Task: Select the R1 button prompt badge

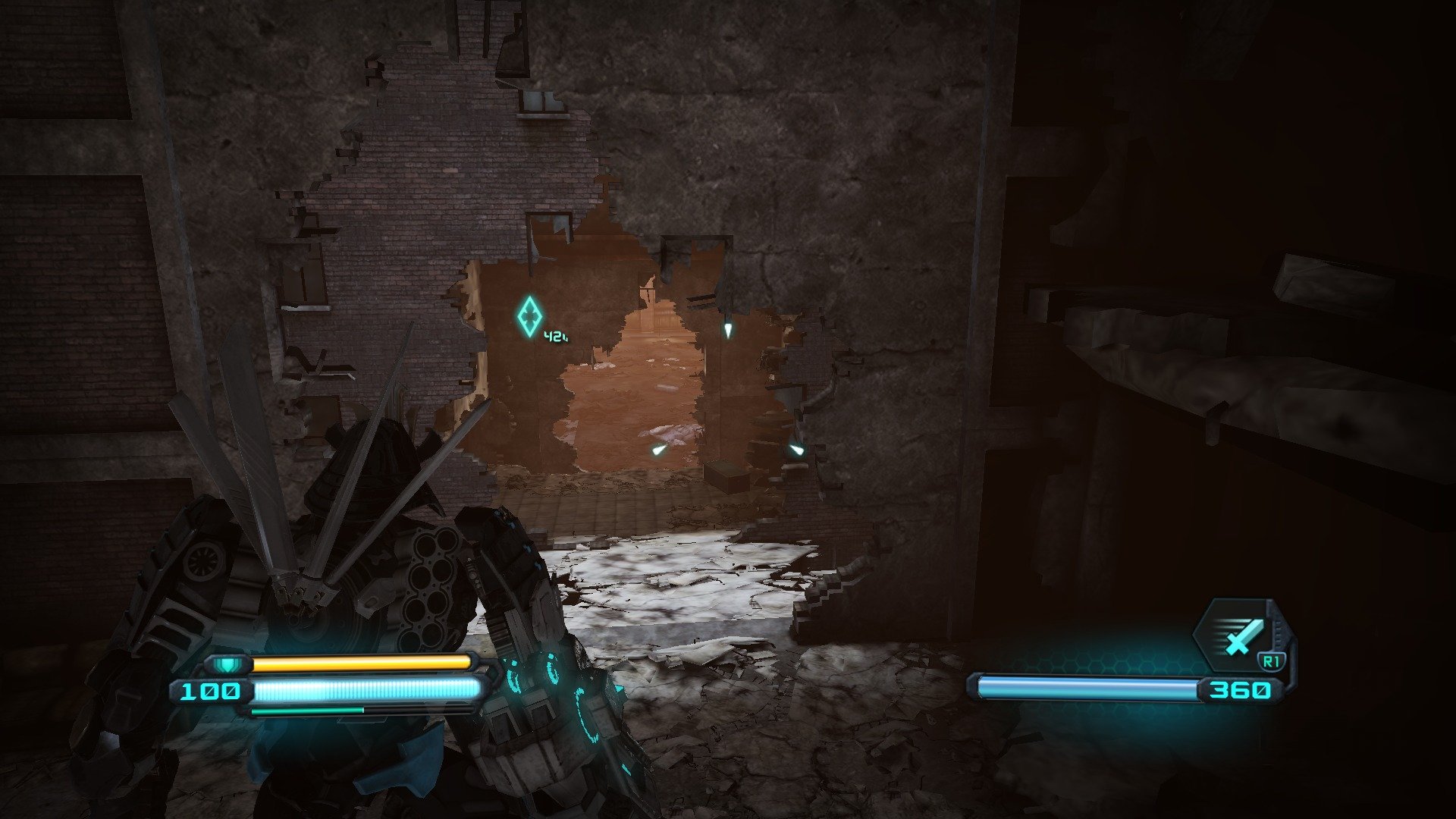Action: click(1272, 661)
